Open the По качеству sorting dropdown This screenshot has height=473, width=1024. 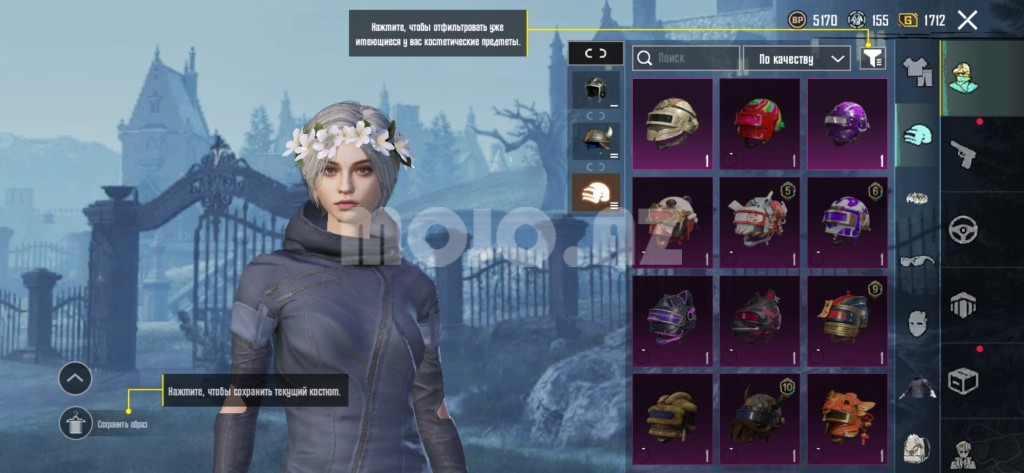797,59
